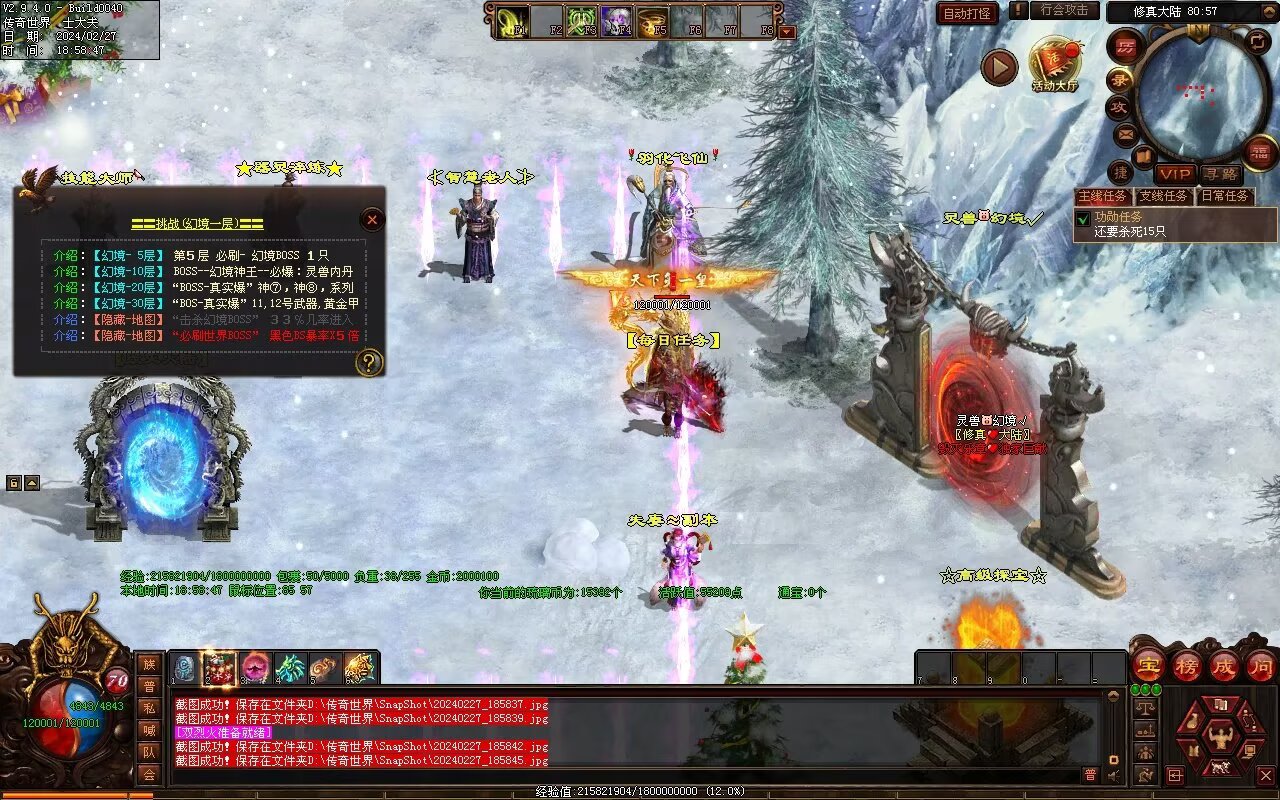This screenshot has width=1280, height=800.
Task: Open help with the question mark button
Action: (369, 362)
